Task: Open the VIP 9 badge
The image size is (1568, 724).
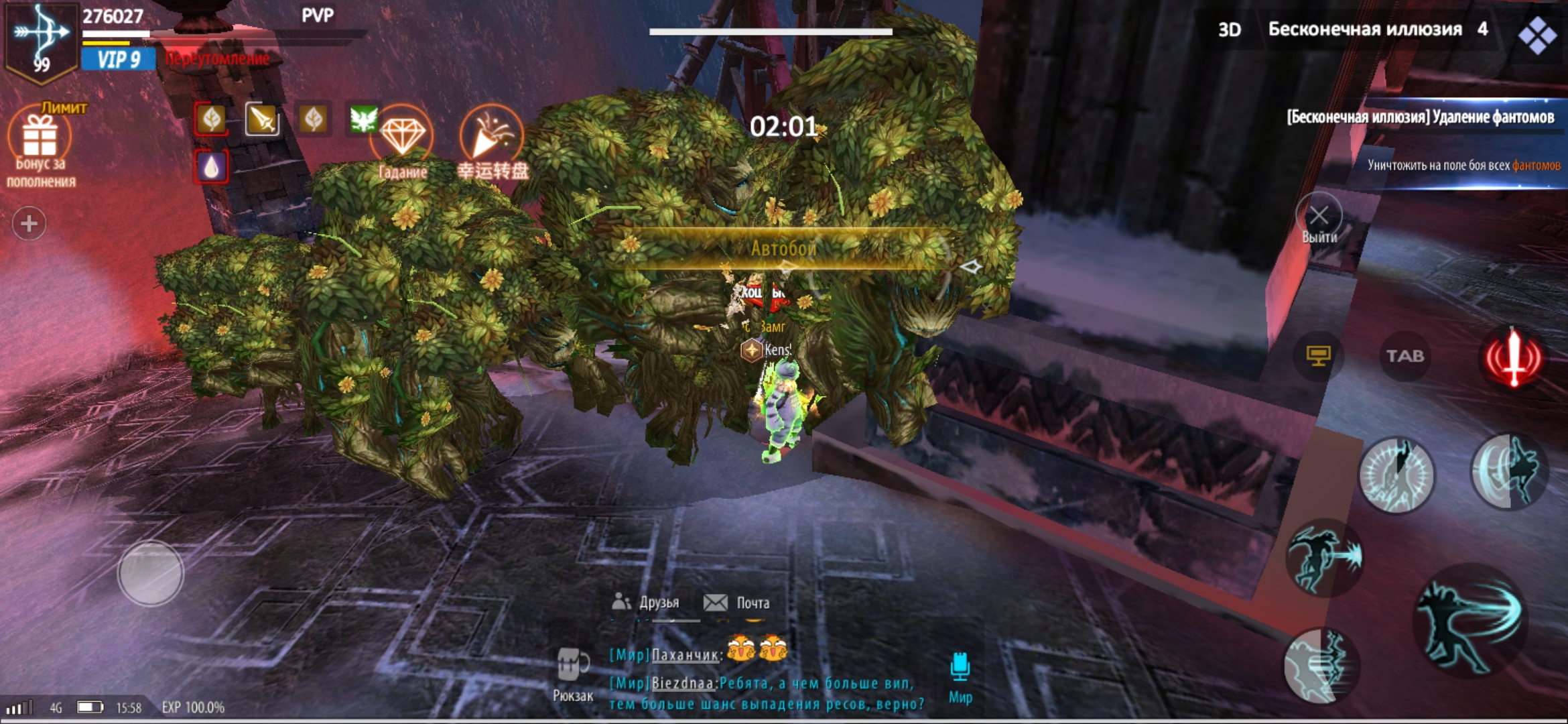Action: coord(119,60)
